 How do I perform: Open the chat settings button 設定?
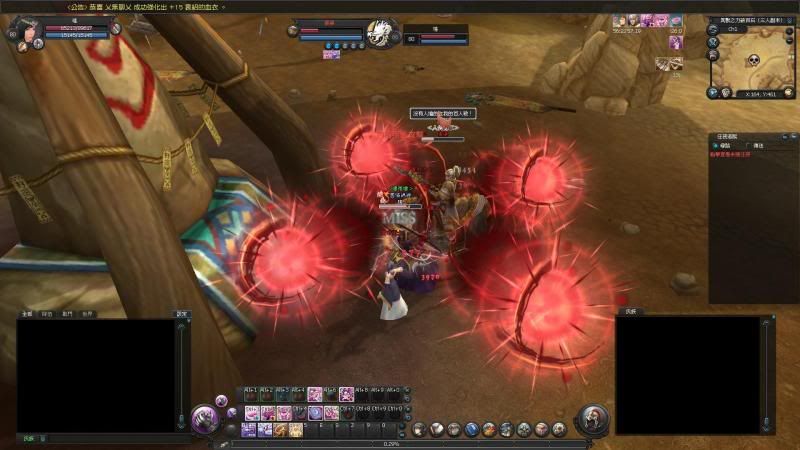[181, 313]
